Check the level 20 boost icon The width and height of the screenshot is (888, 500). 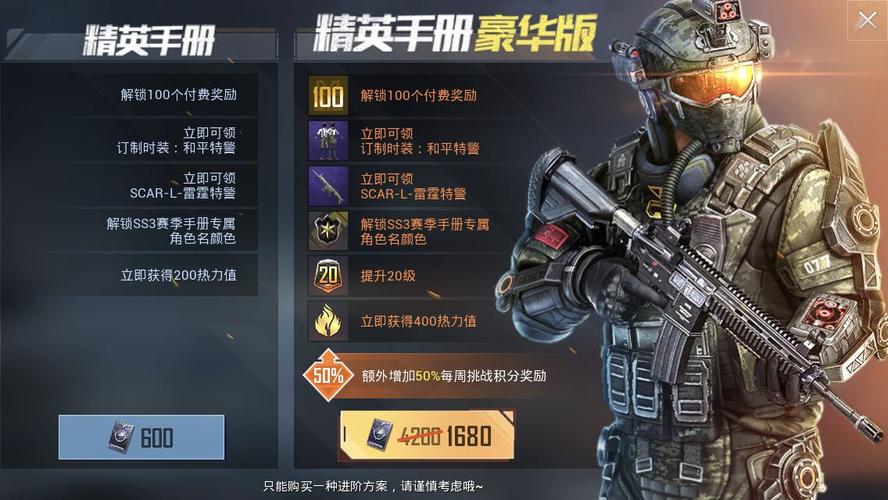point(327,276)
